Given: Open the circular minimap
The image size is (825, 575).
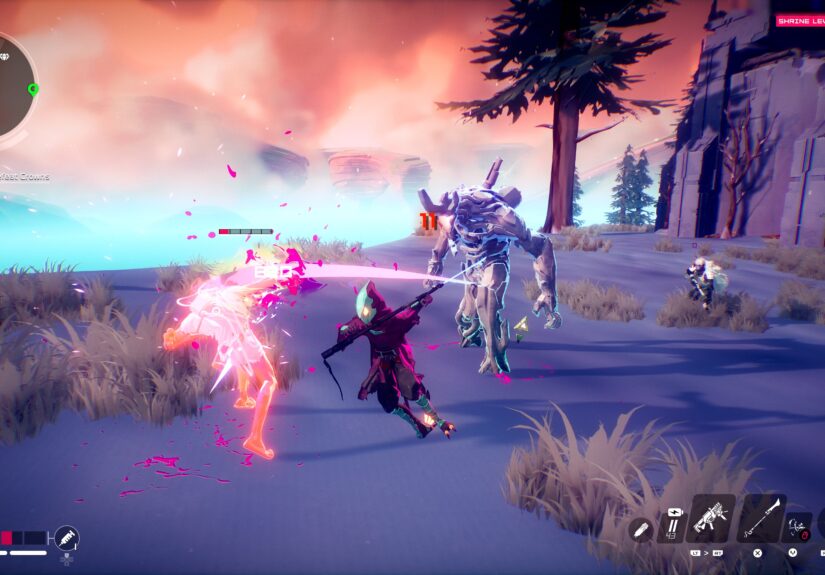Looking at the screenshot, I should pos(12,85).
